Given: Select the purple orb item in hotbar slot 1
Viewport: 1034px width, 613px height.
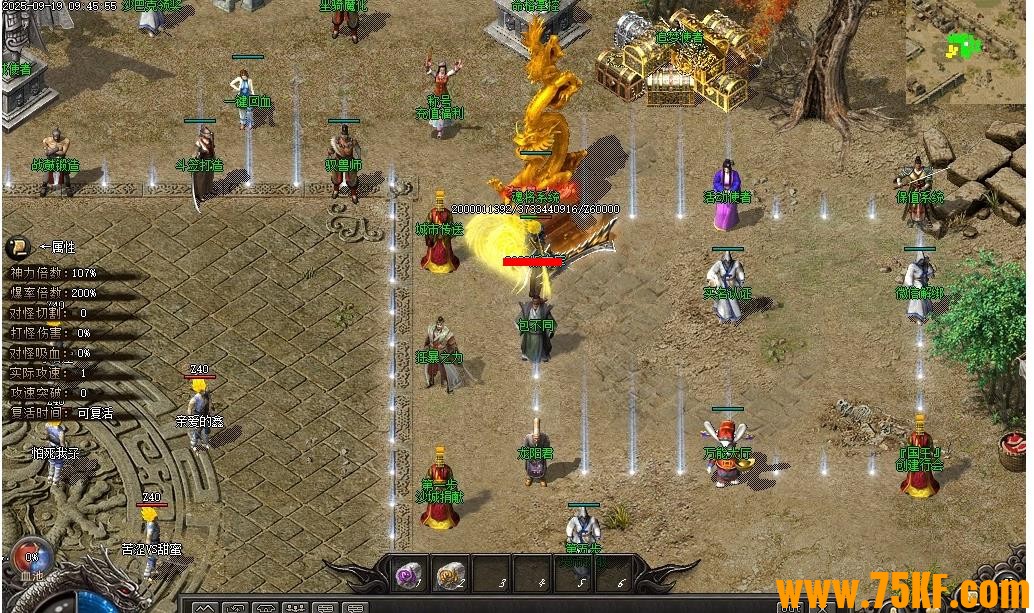Looking at the screenshot, I should coord(408,575).
